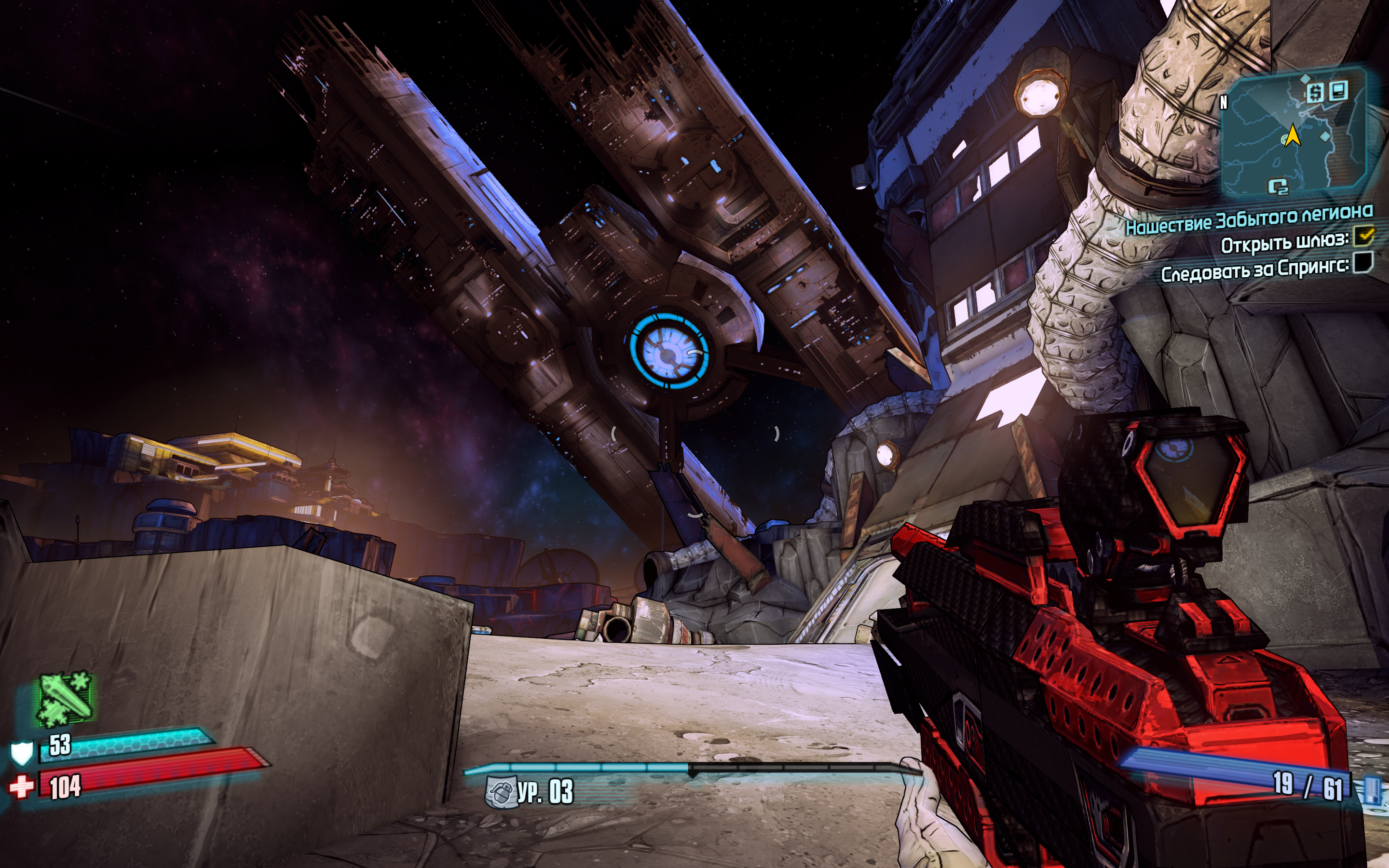Click the dollar vending marker on the minimap

point(1315,92)
